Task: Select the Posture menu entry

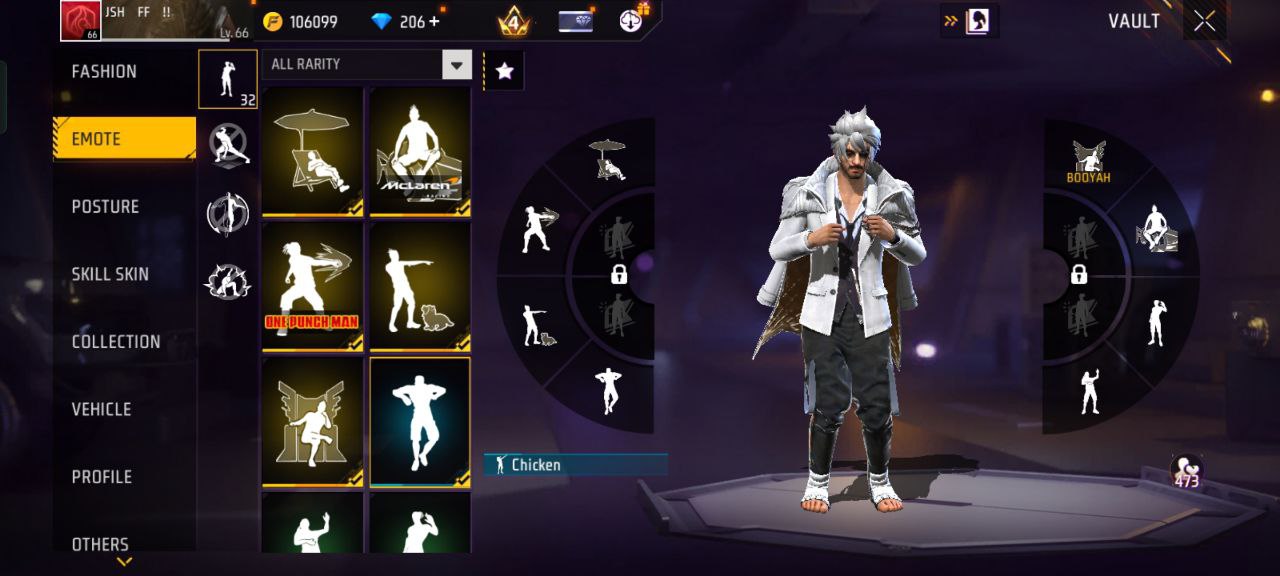Action: pyautogui.click(x=105, y=207)
